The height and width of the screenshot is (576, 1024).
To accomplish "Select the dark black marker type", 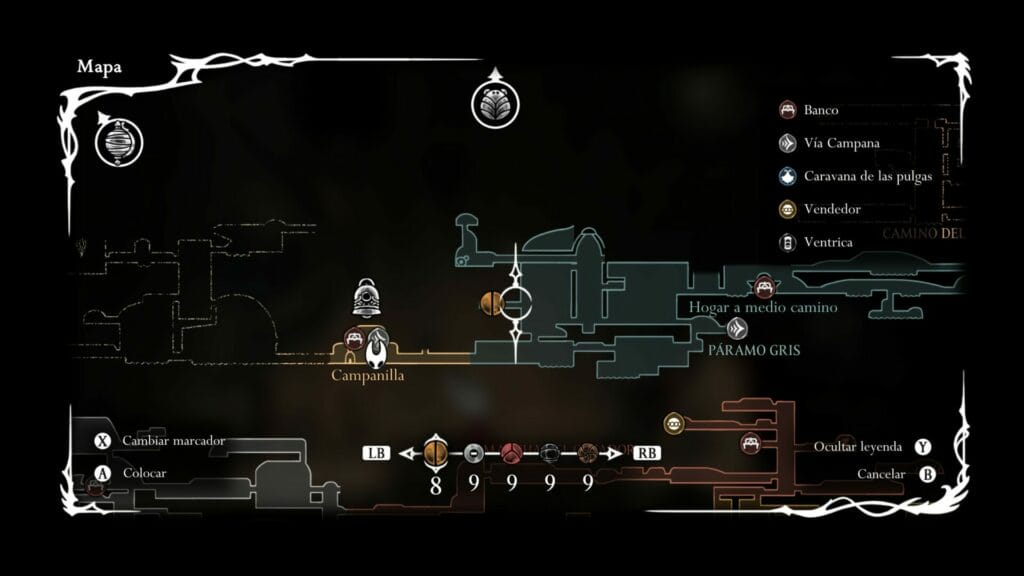I will 549,453.
